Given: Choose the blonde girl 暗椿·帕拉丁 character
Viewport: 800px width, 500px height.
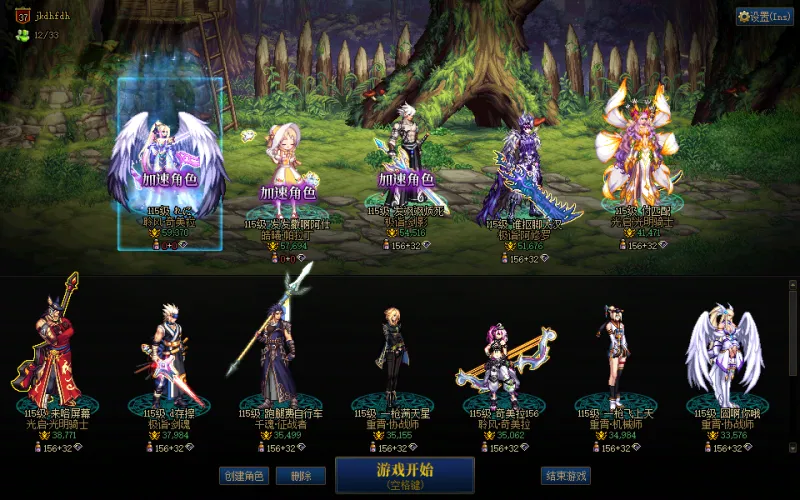Looking at the screenshot, I should coord(287,170).
